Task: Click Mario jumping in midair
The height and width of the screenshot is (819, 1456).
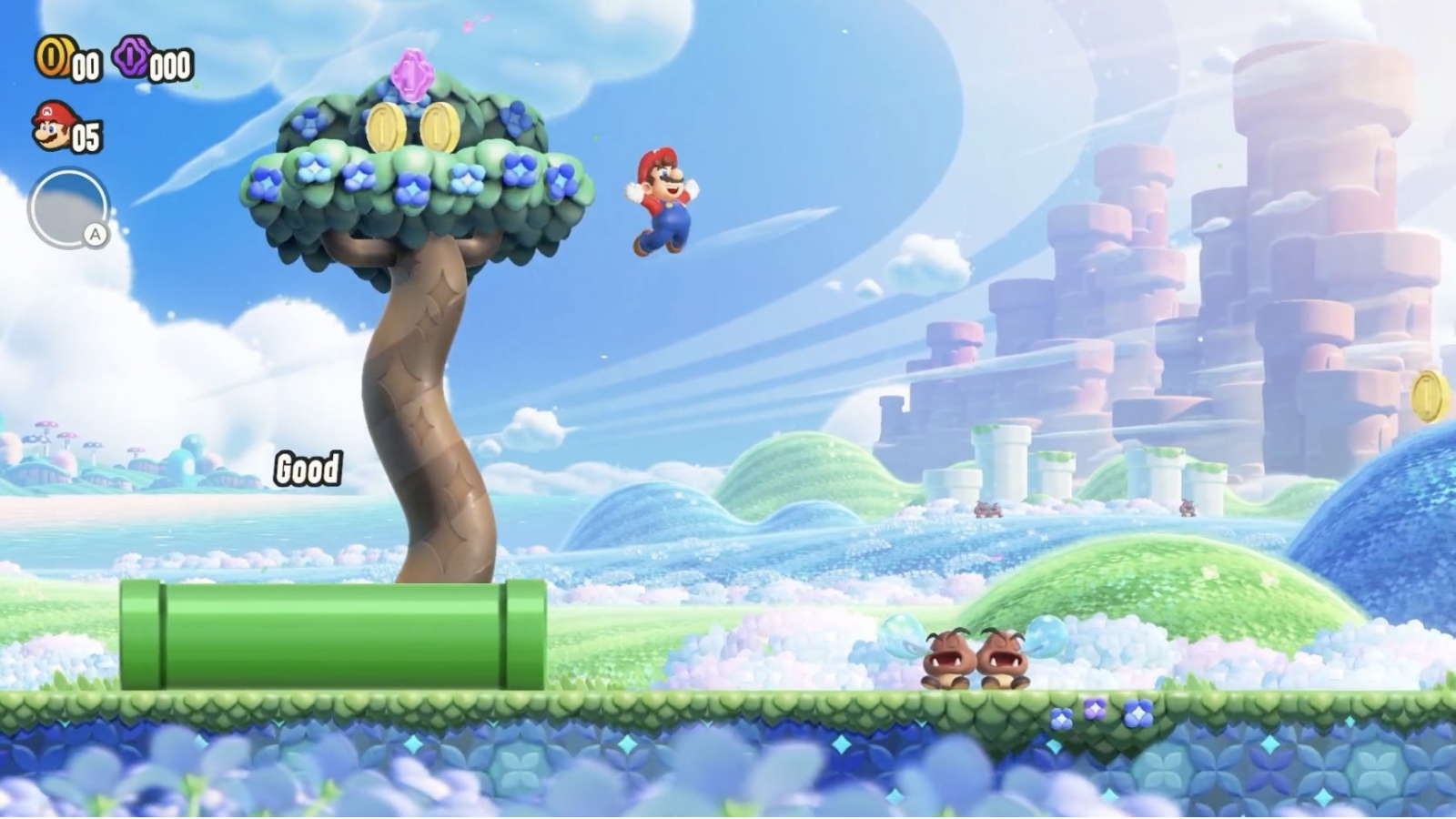Action: coord(664,200)
